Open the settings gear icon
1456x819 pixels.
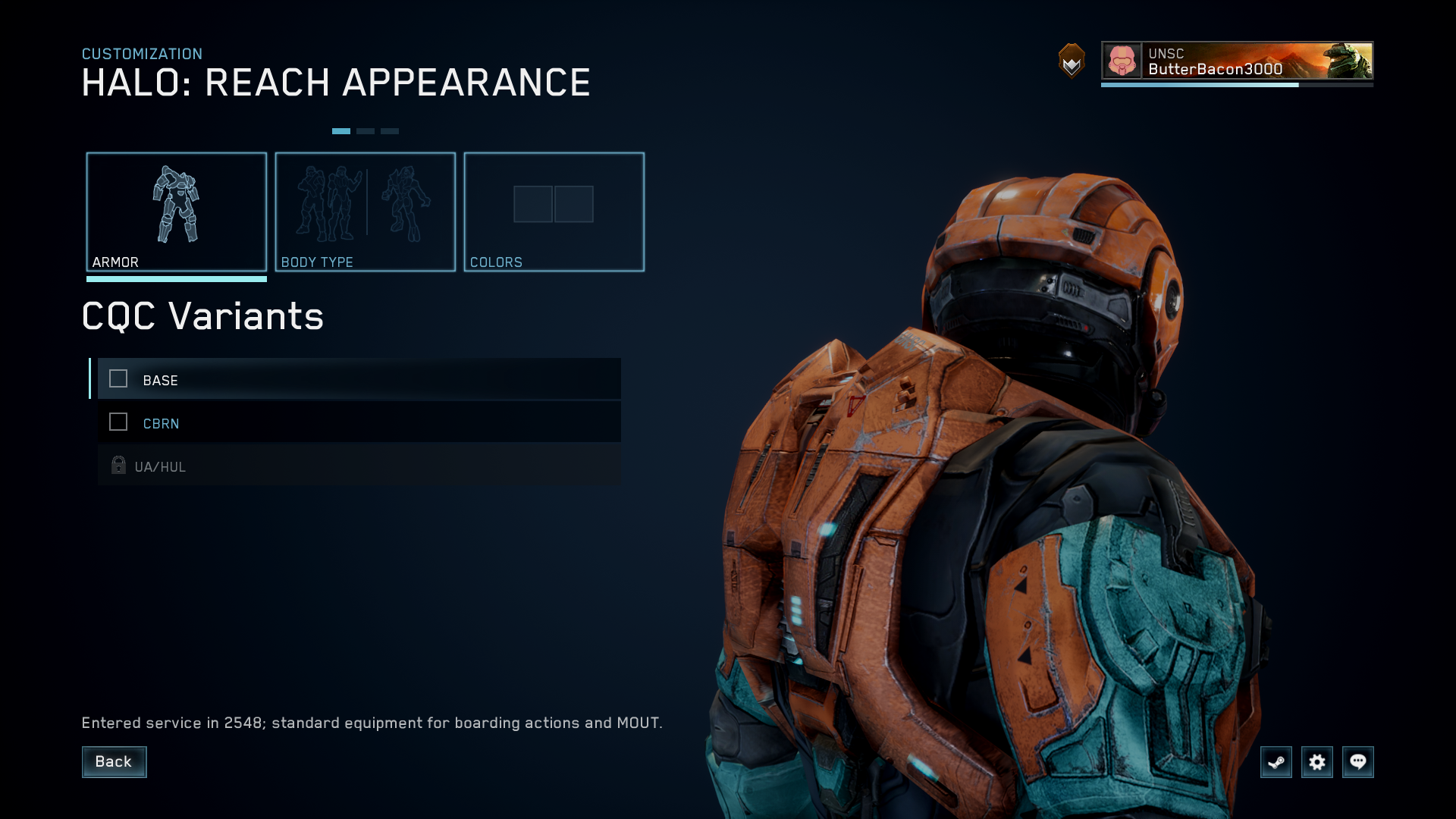tap(1317, 762)
